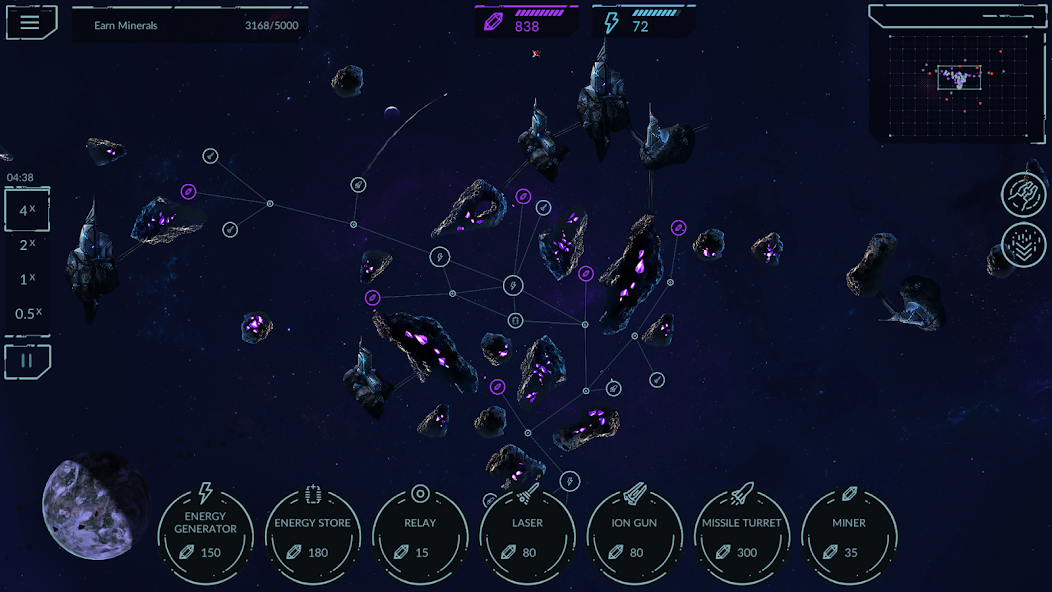Screen dimensions: 1052x592
Task: Set game speed to 2x
Action: pyautogui.click(x=27, y=245)
